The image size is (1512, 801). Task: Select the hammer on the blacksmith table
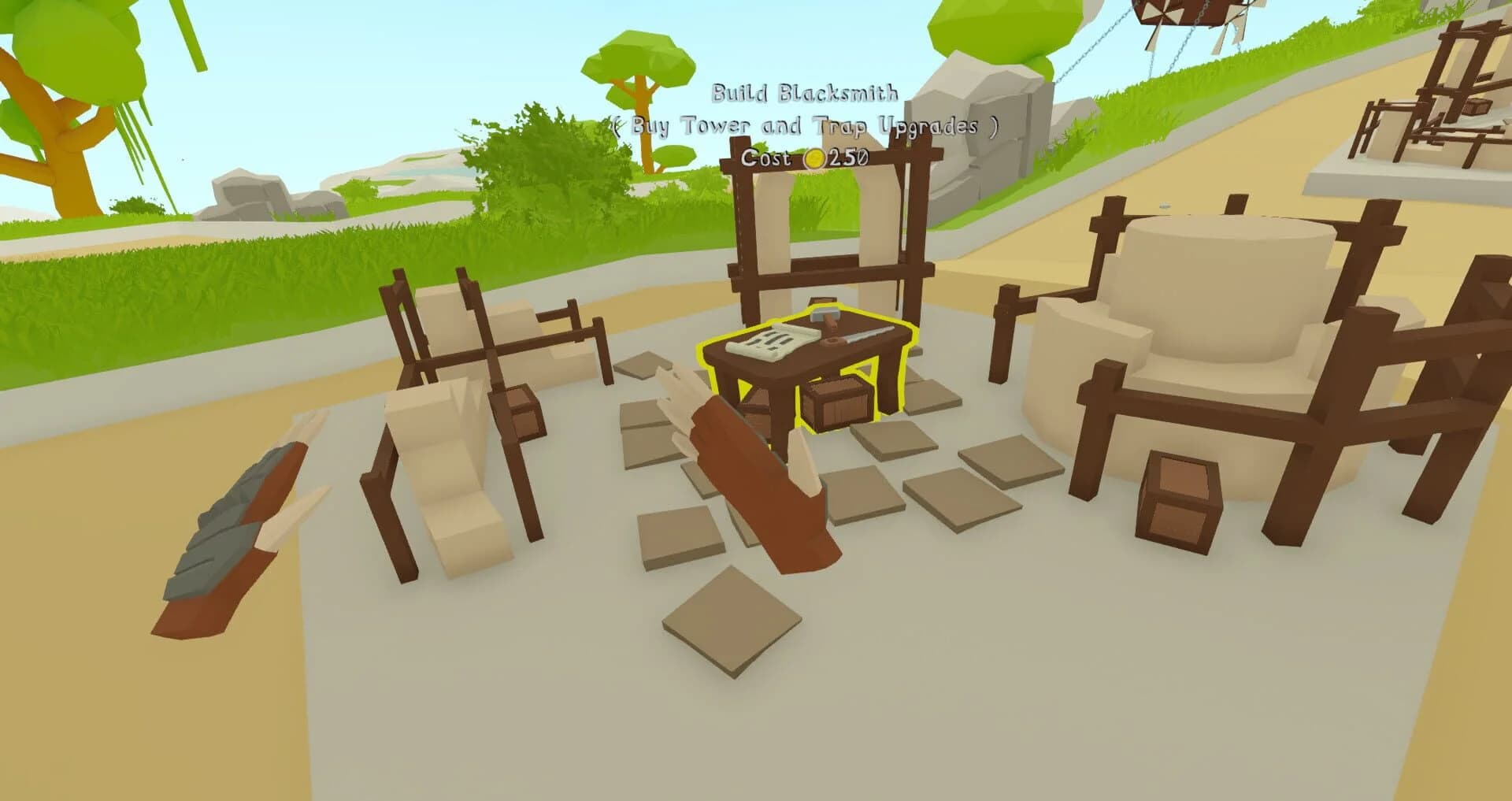click(x=825, y=313)
